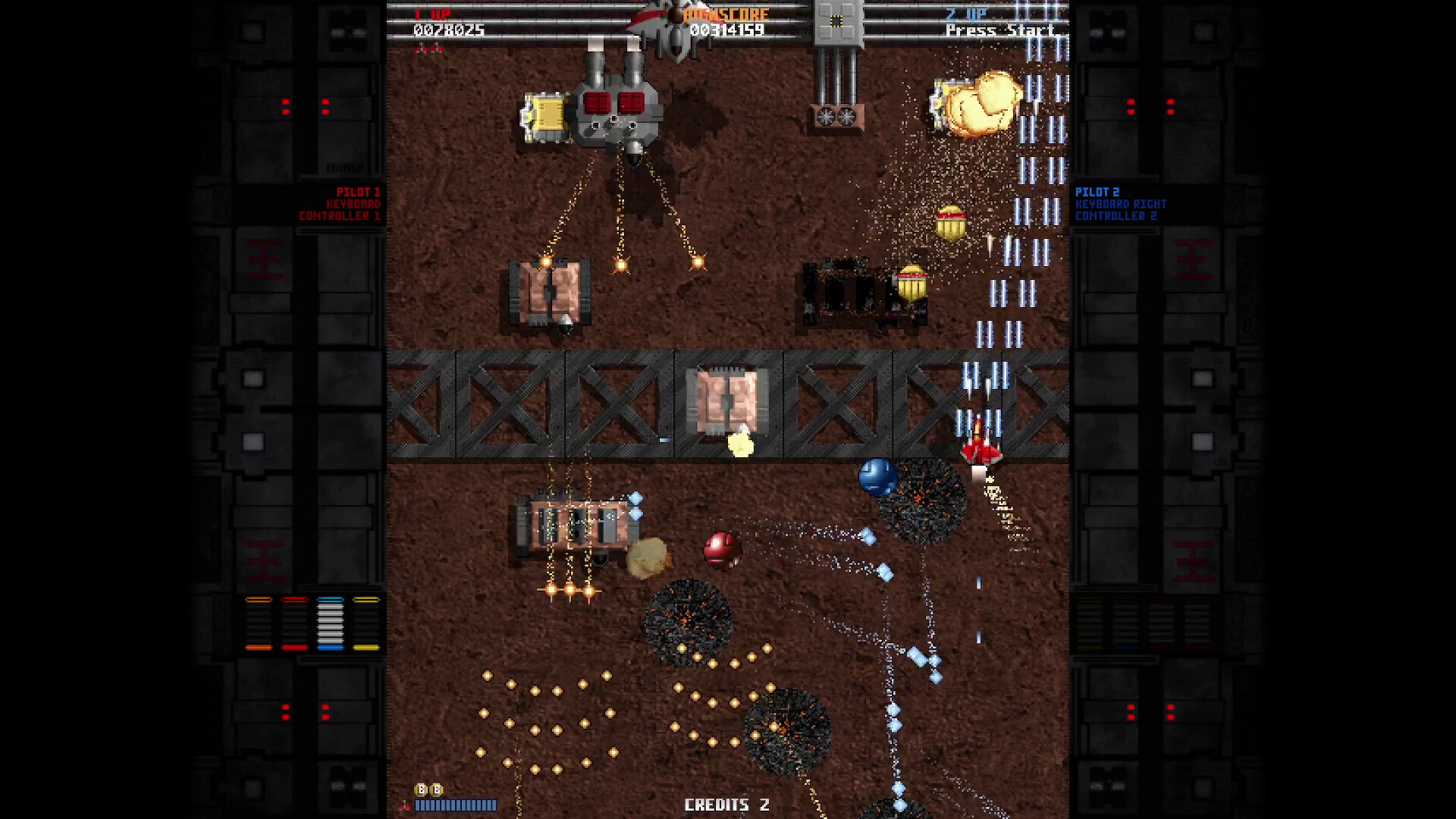Select the PILOT 1 KEYBOARD panel
This screenshot has height=819, width=1456.
(349, 205)
